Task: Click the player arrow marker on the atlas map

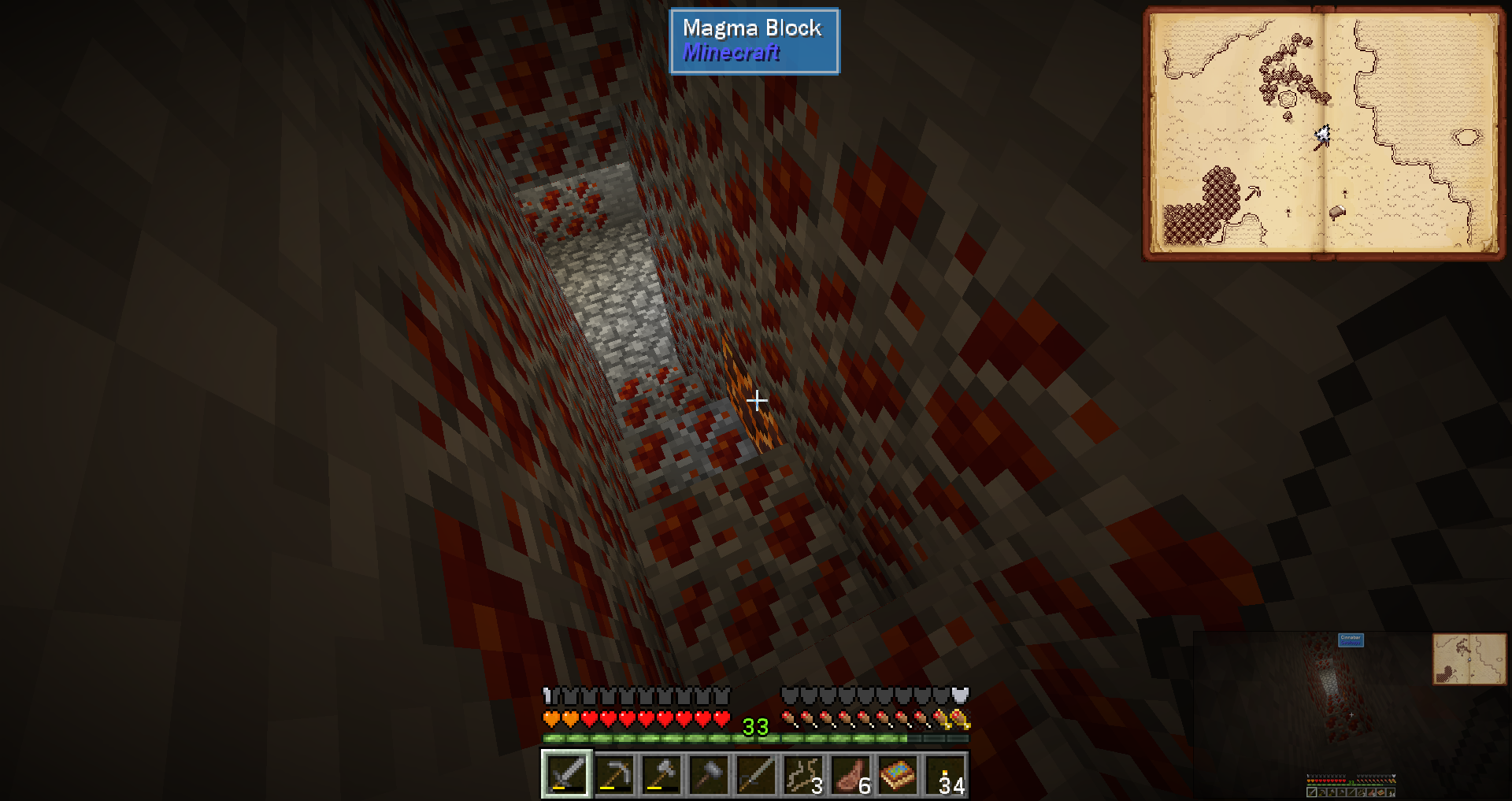Action: [1323, 134]
